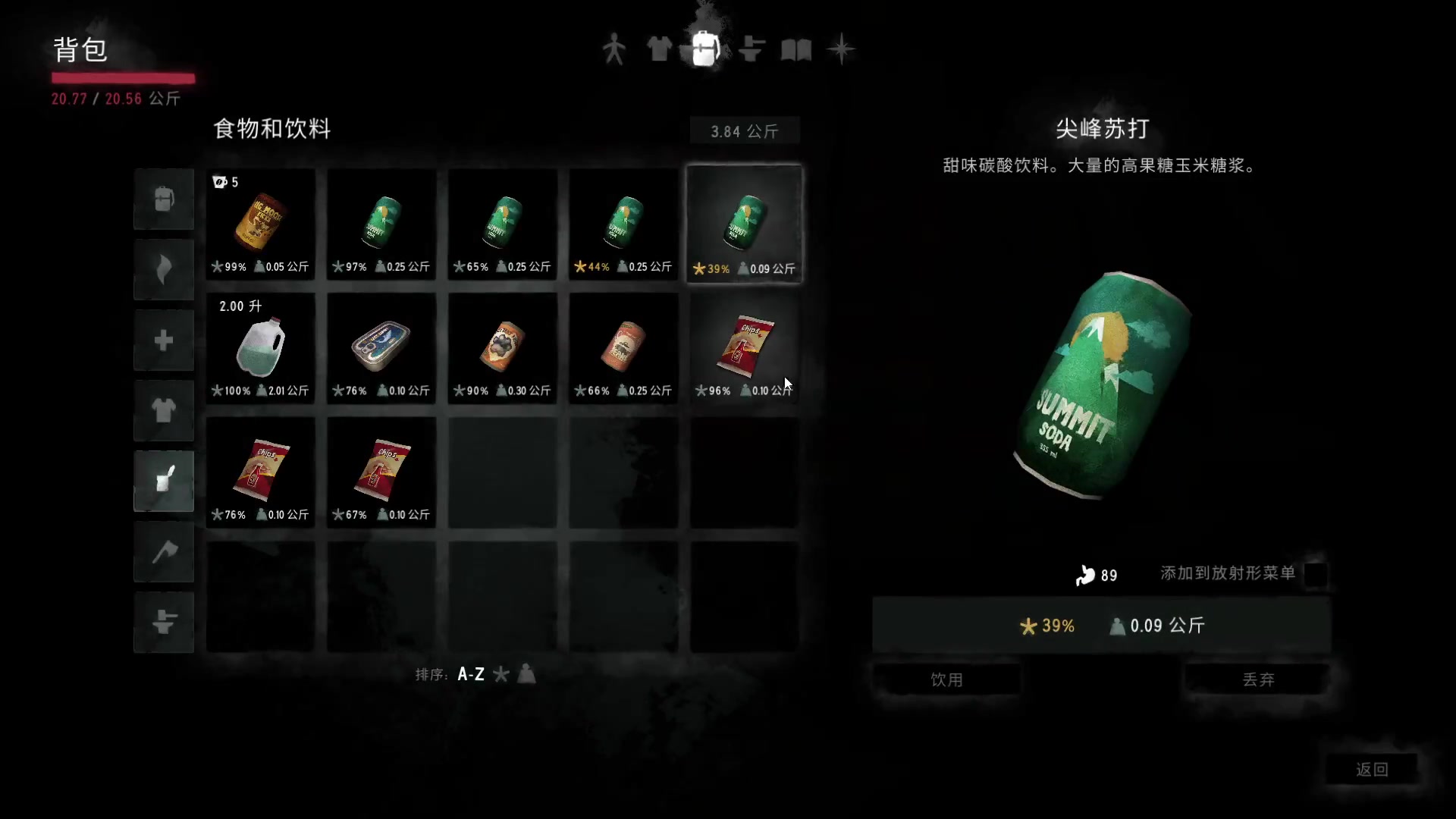The height and width of the screenshot is (819, 1456).
Task: Sort inventory by weight
Action: (x=526, y=674)
